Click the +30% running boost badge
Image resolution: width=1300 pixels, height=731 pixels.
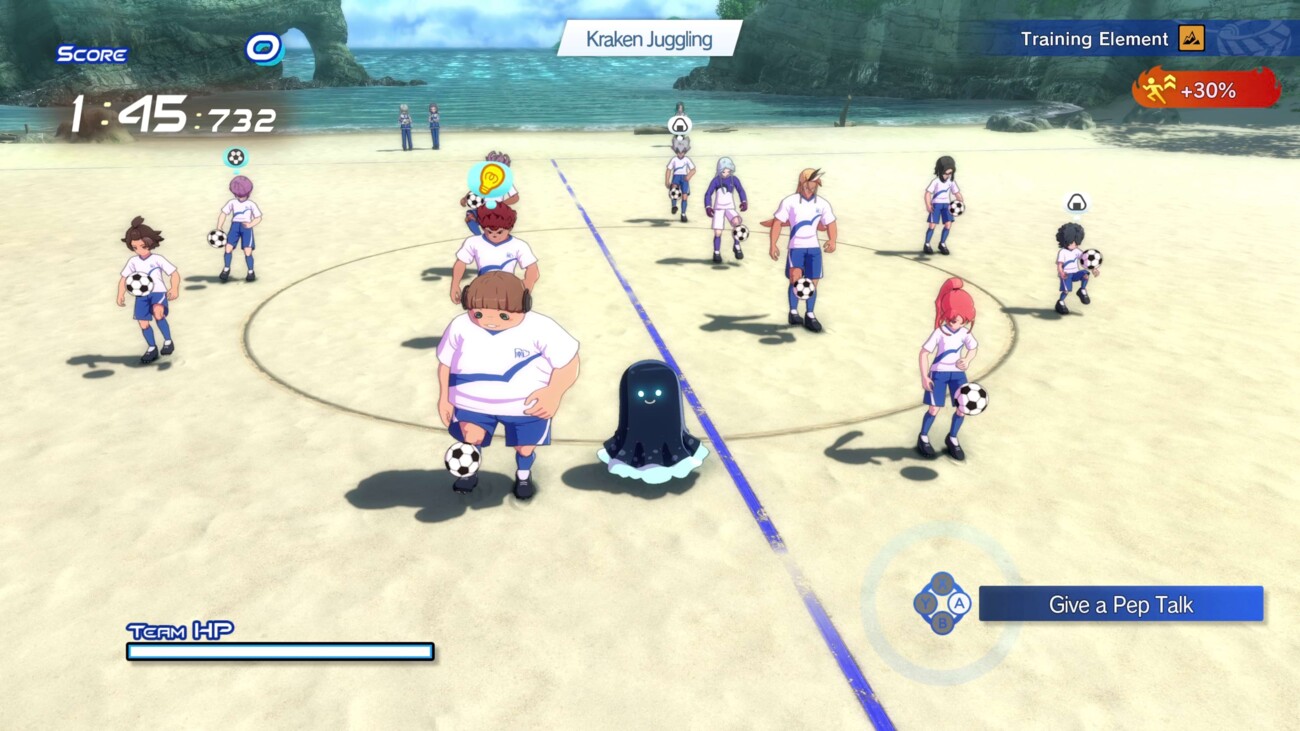point(1206,90)
